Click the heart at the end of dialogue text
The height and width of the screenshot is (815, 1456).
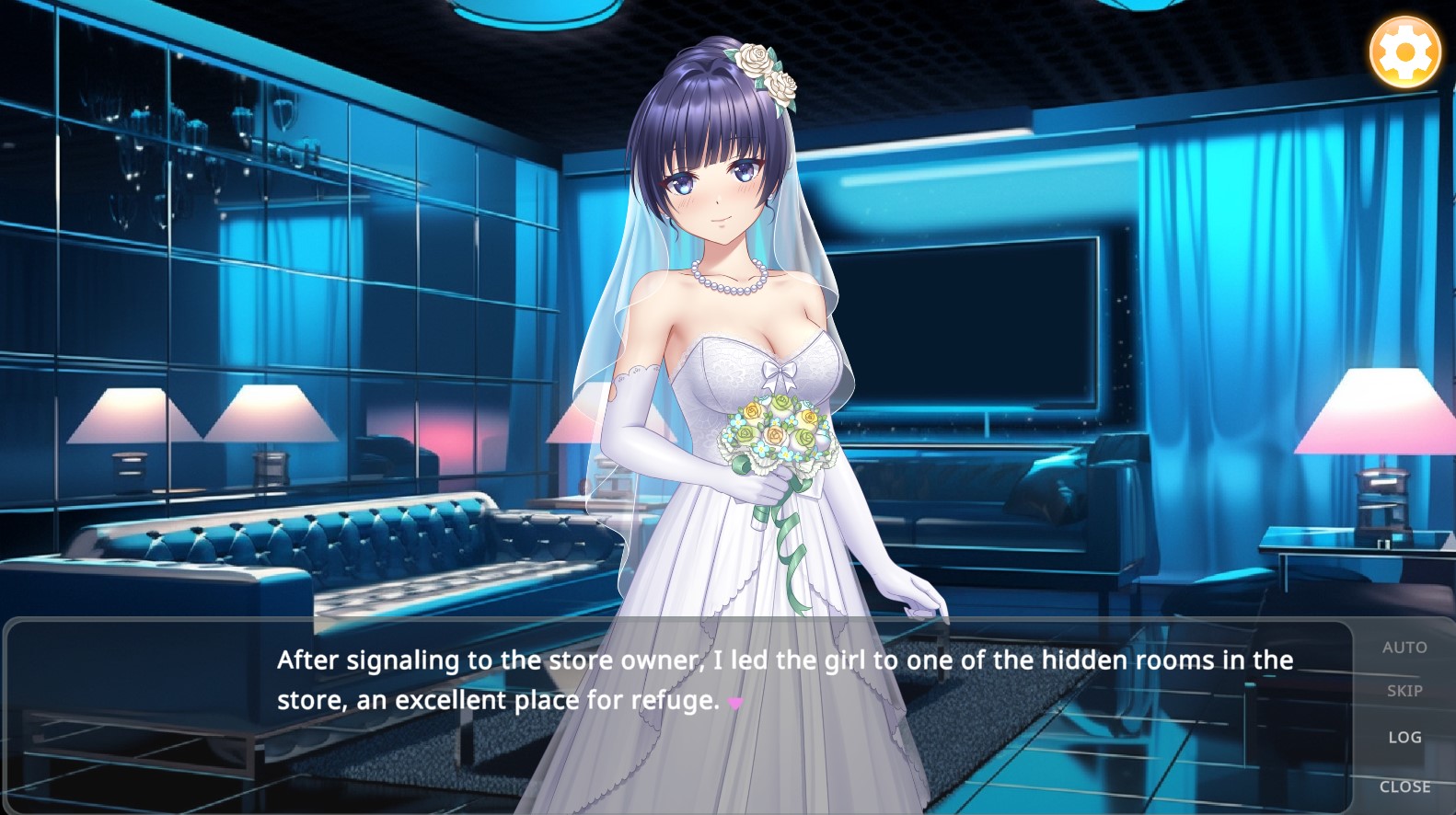[x=734, y=701]
